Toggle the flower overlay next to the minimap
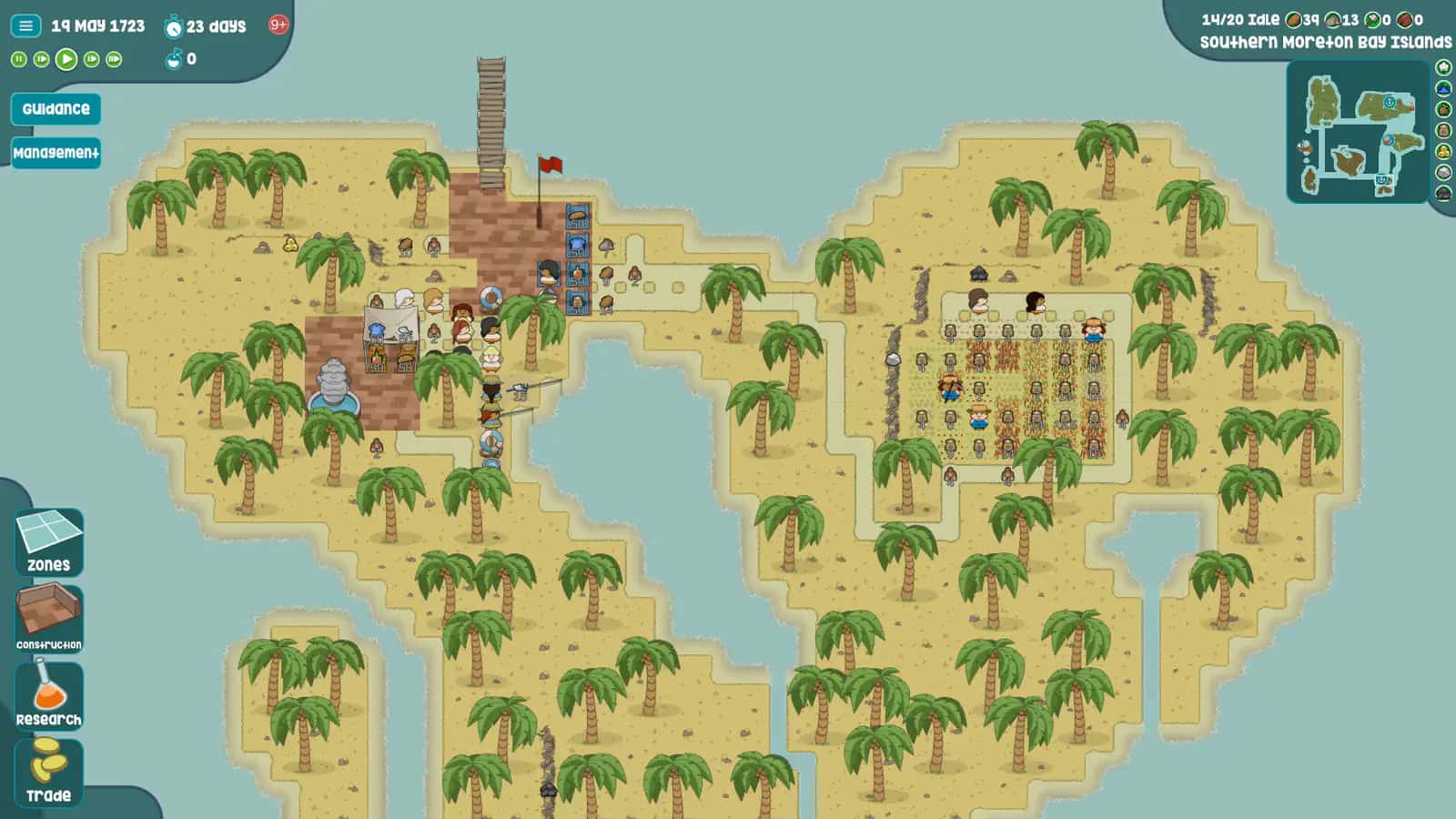1456x819 pixels. (x=1445, y=66)
